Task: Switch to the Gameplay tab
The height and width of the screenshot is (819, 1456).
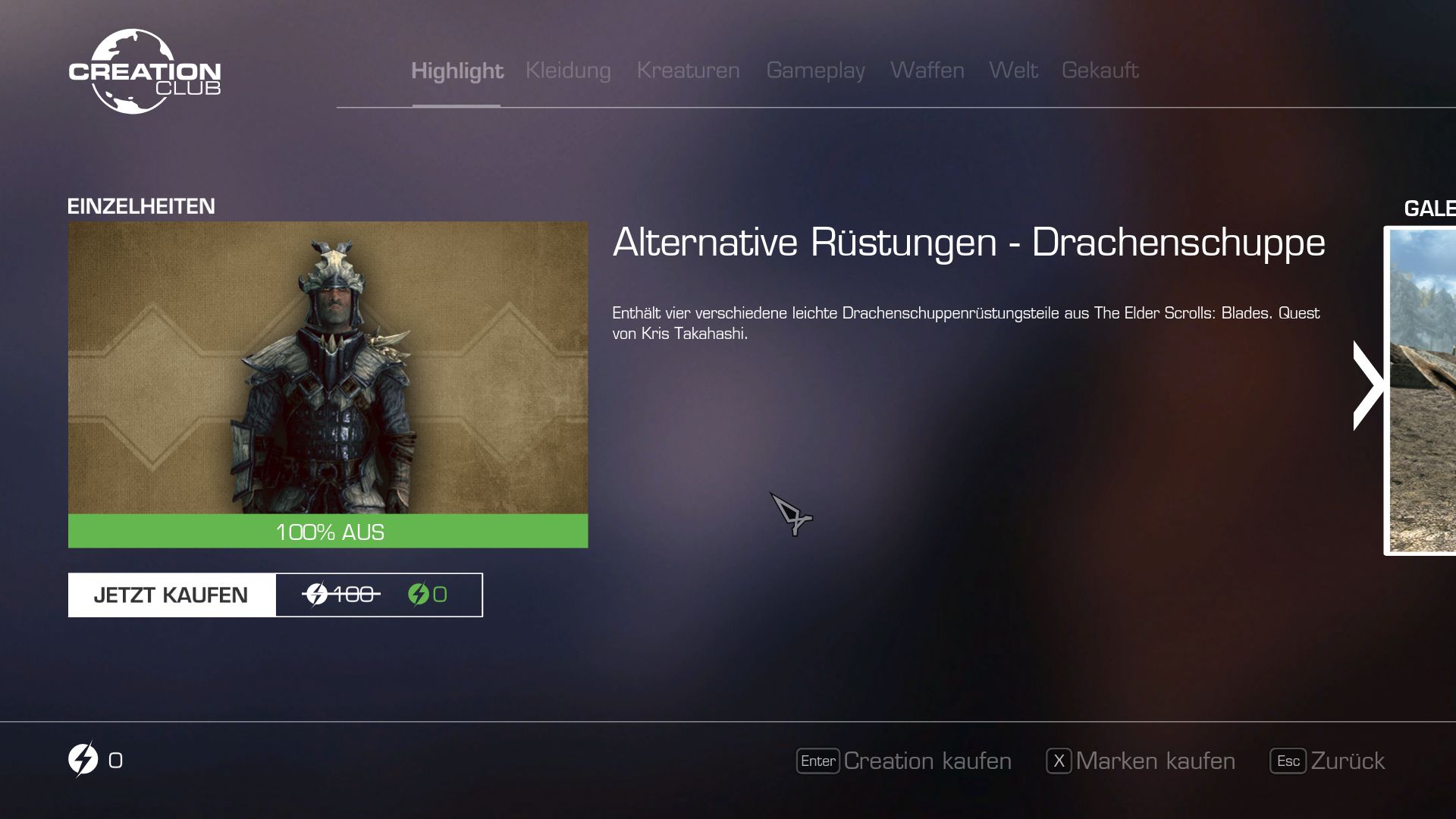Action: (816, 71)
